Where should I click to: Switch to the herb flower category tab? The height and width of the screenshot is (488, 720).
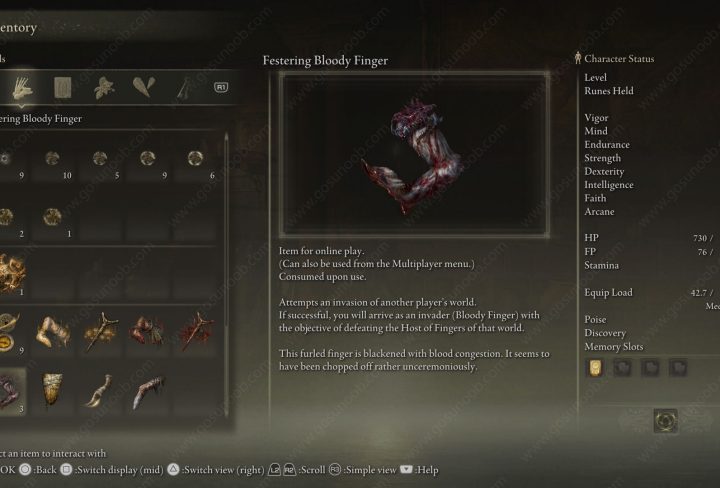pos(102,88)
